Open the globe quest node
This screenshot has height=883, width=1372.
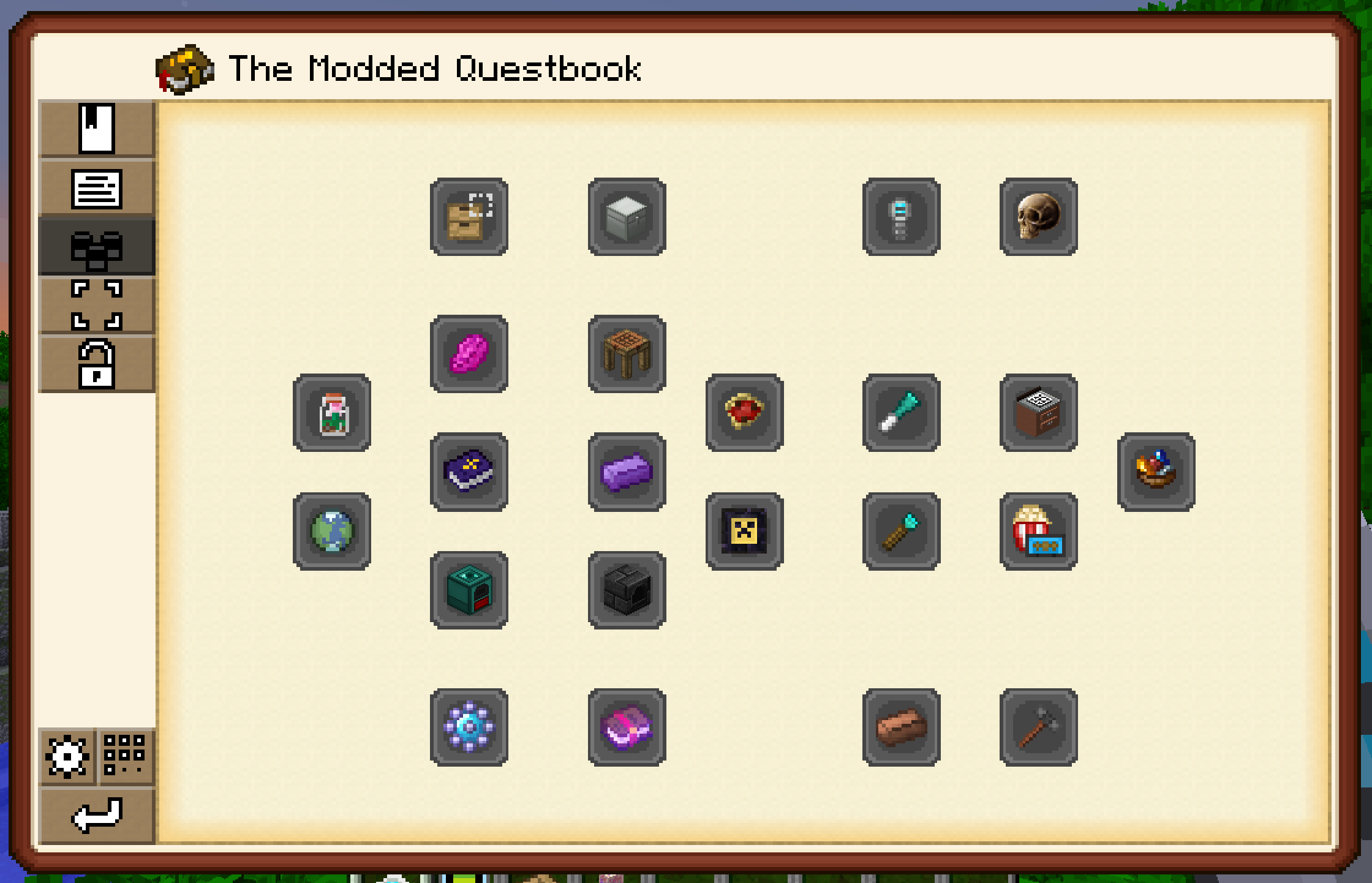coord(332,532)
